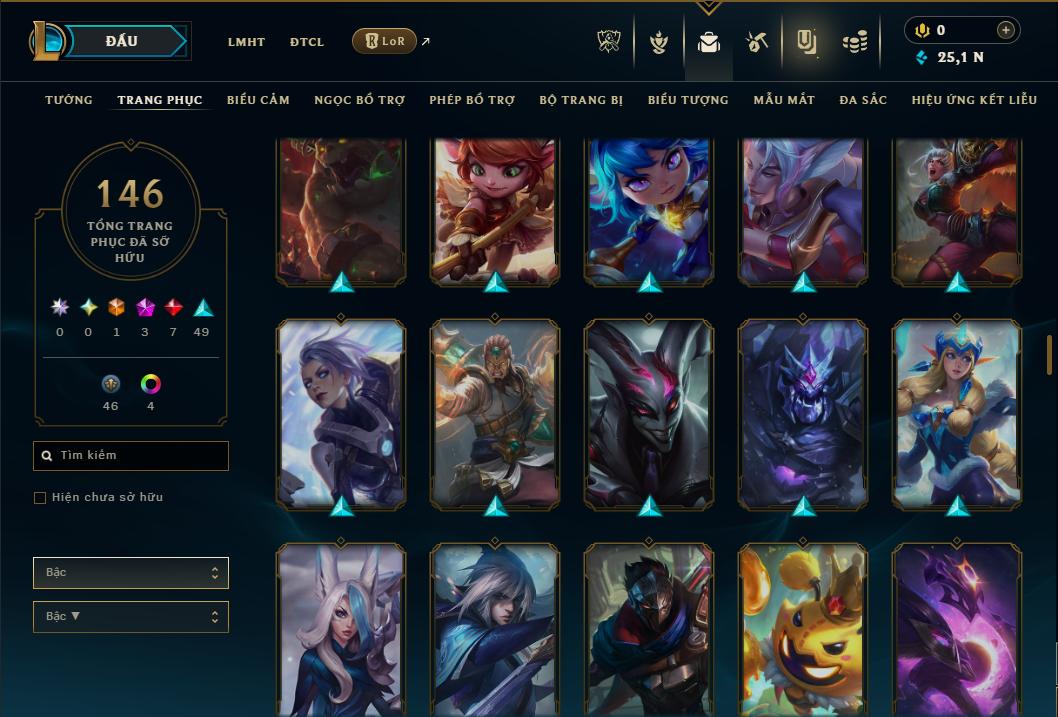Open the Clash trophy icon

(609, 42)
